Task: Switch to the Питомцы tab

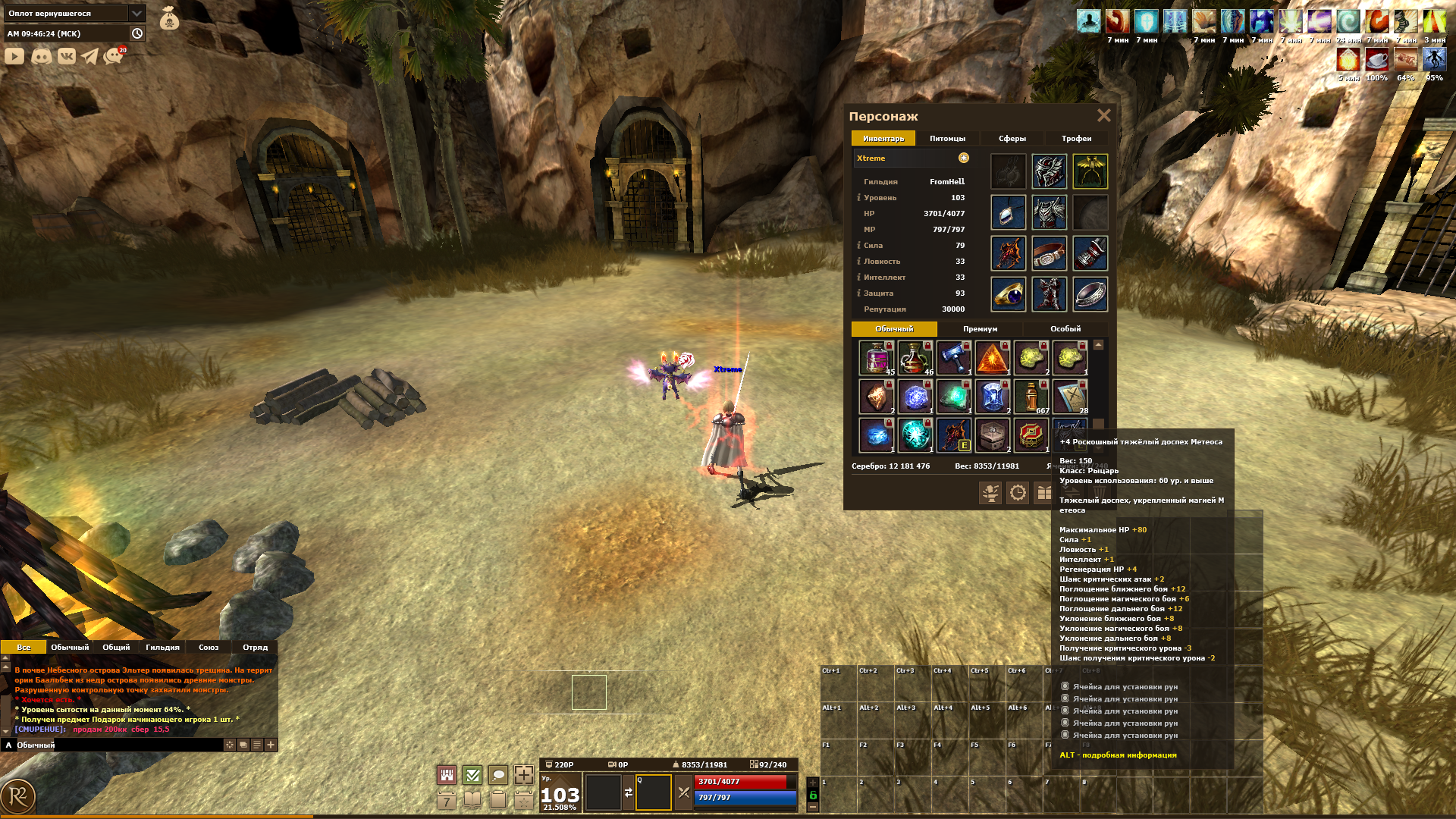Action: [947, 139]
